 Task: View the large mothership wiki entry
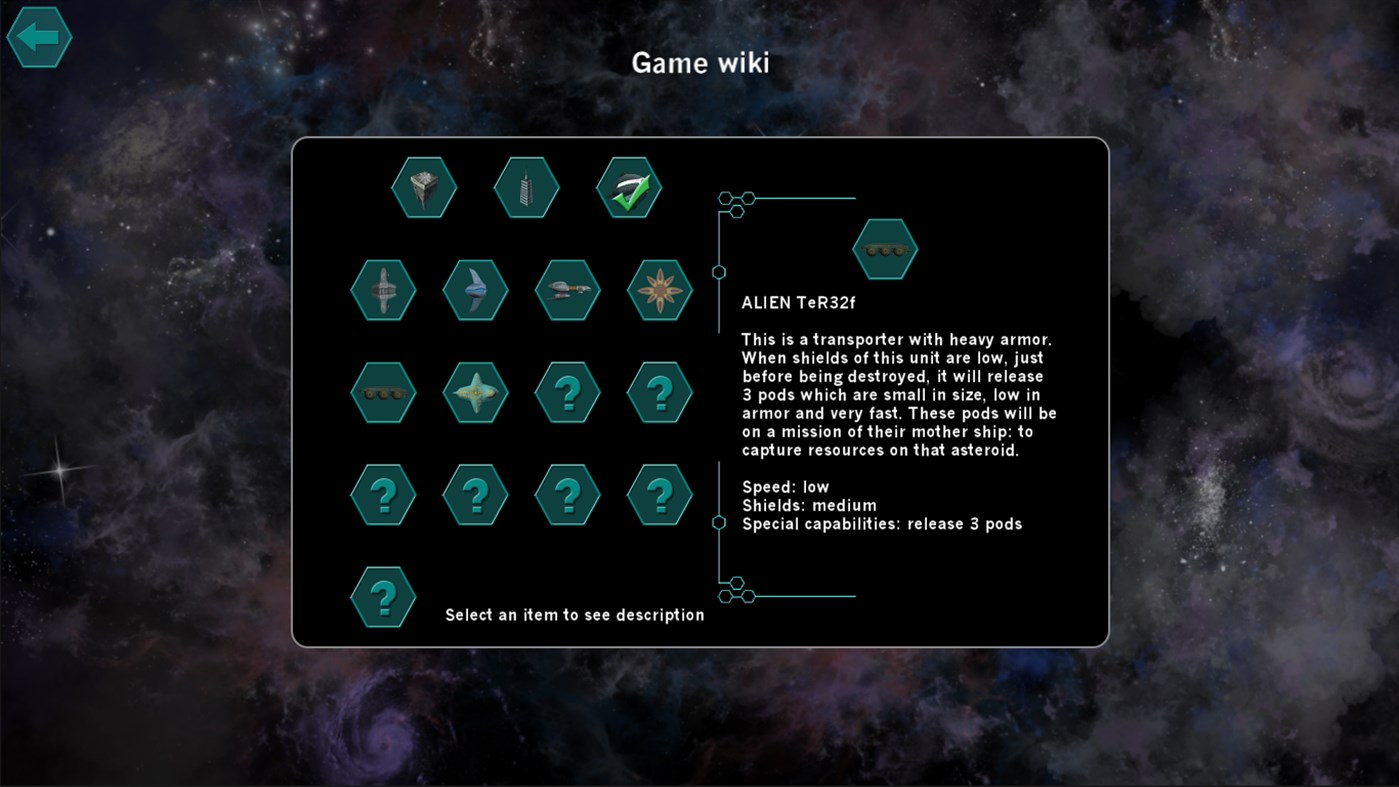point(383,290)
